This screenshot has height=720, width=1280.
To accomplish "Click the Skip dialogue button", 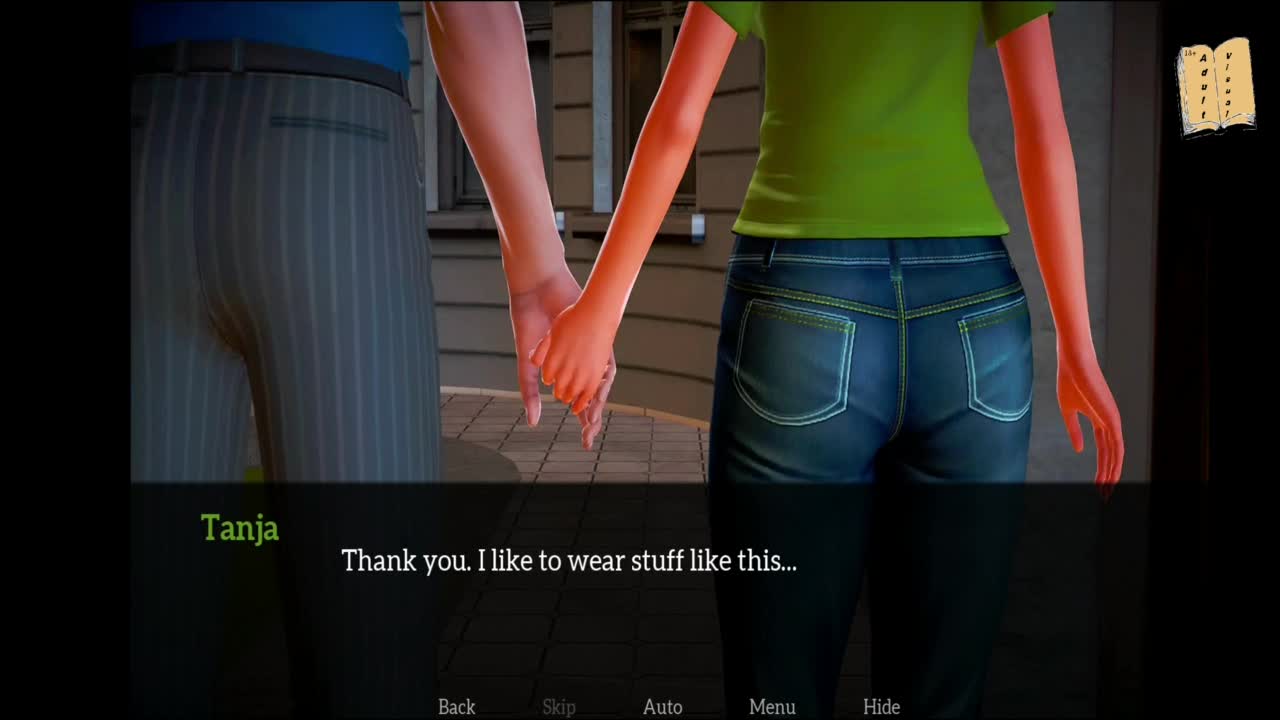I will coord(559,707).
